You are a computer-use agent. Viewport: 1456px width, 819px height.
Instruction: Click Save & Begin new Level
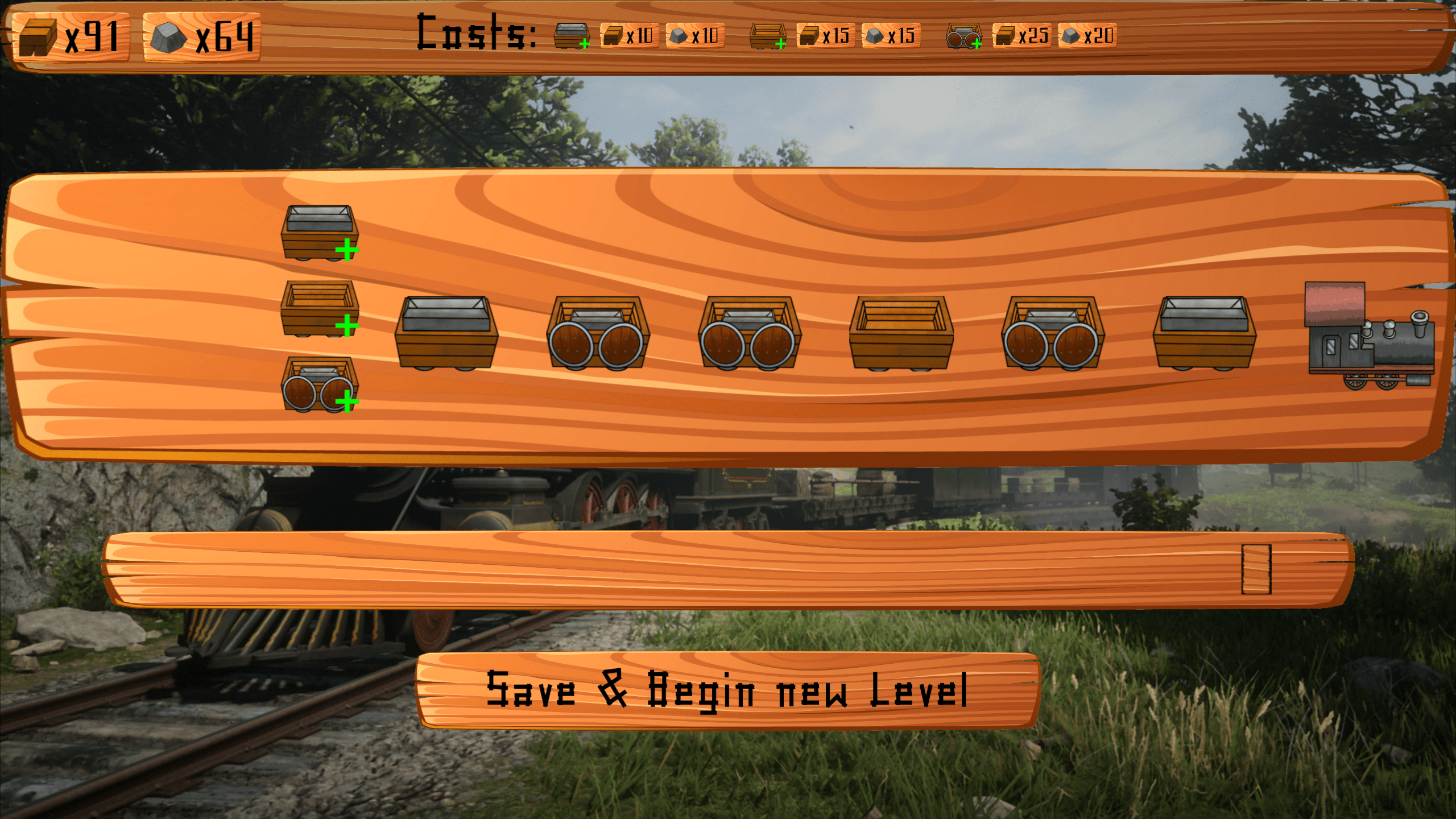727,690
